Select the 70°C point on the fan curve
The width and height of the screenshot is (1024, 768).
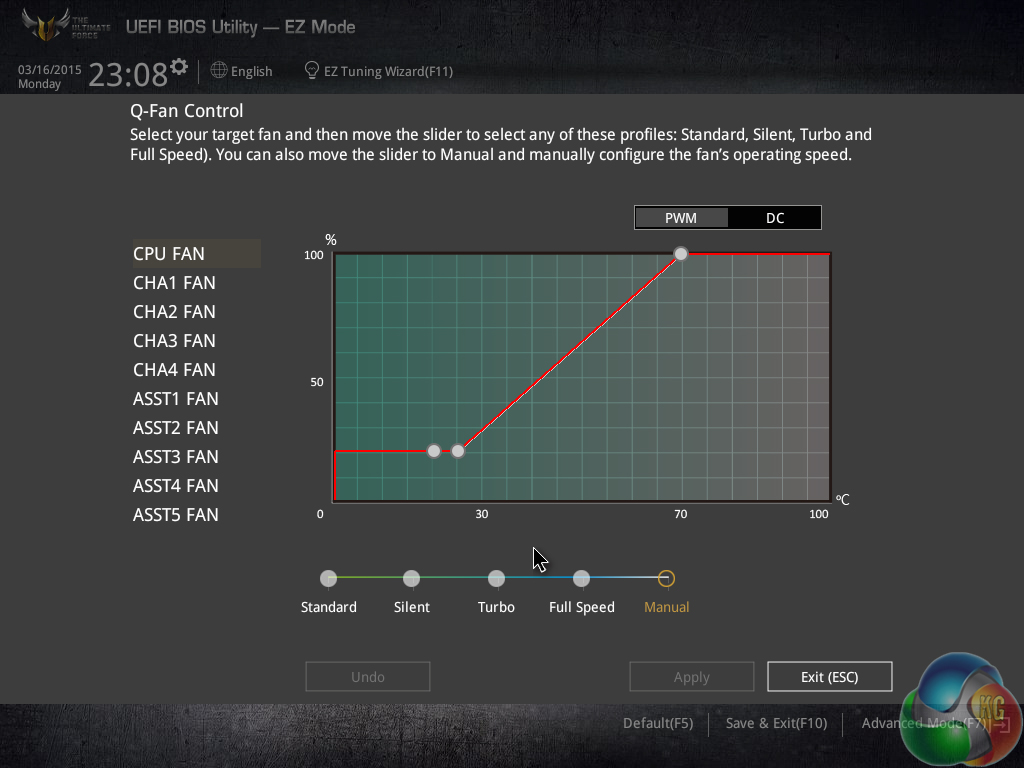pos(681,254)
